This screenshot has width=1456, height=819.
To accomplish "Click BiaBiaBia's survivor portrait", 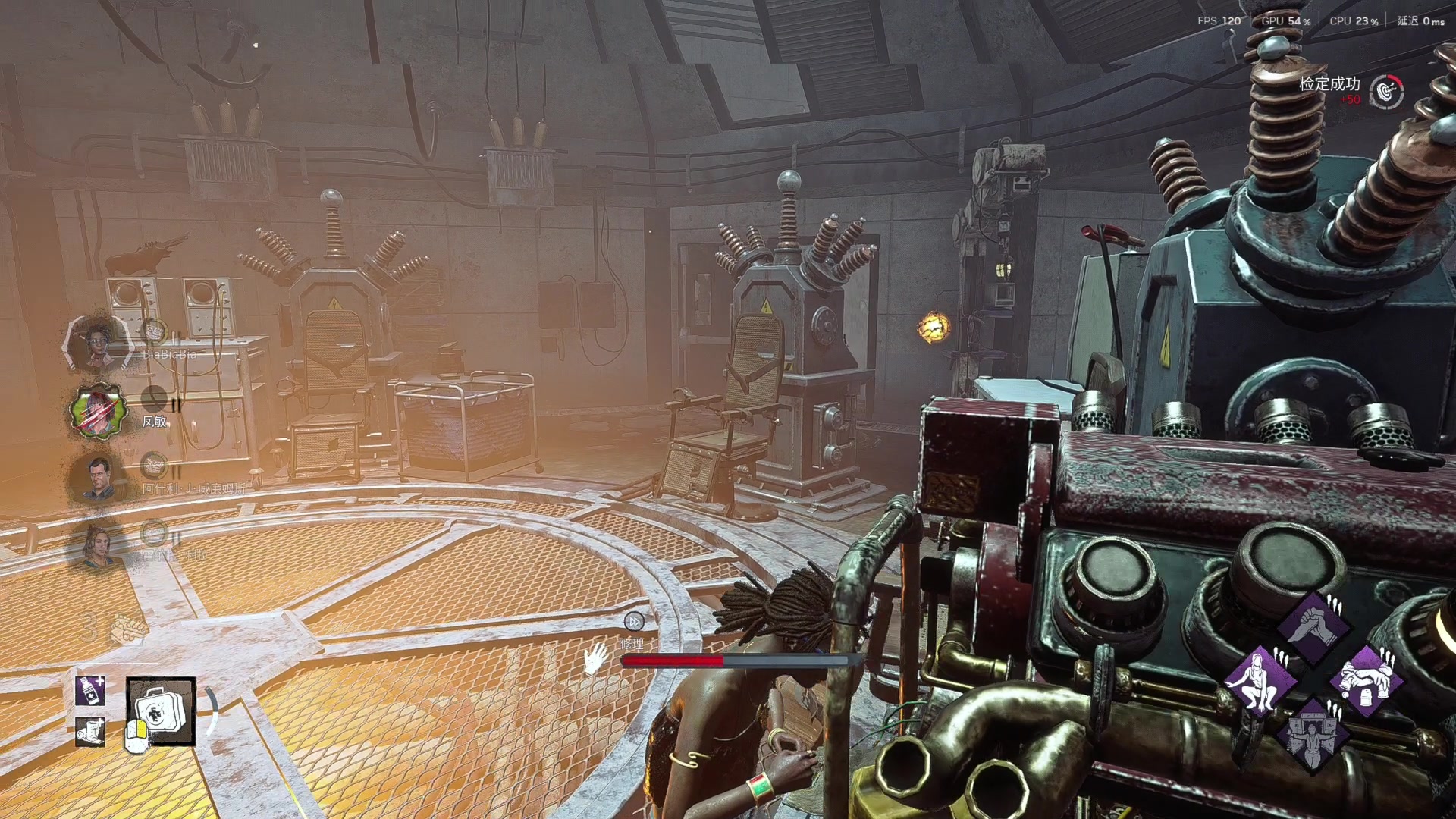I will click(x=98, y=344).
